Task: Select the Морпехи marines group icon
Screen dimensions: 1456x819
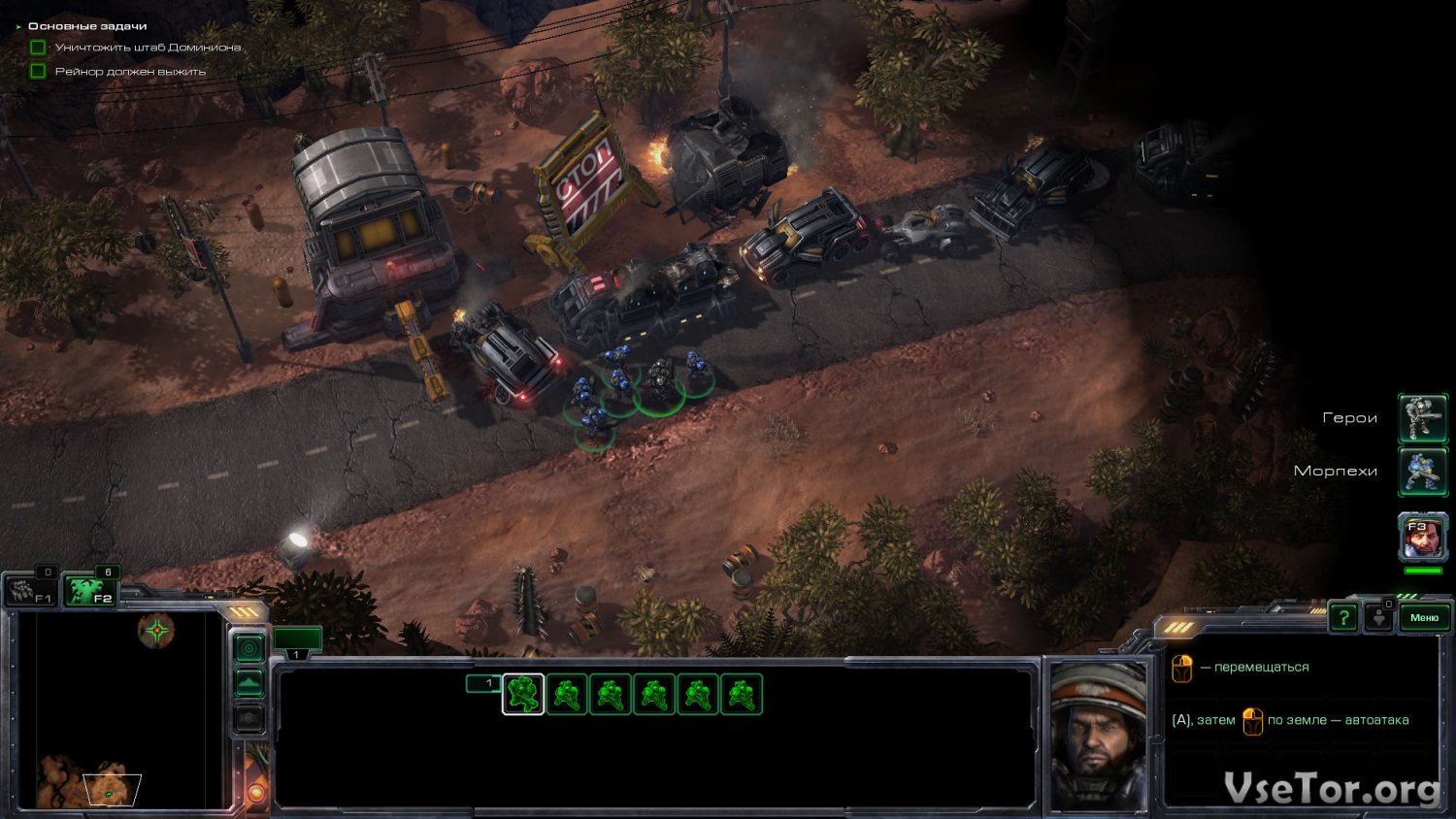Action: point(1422,471)
